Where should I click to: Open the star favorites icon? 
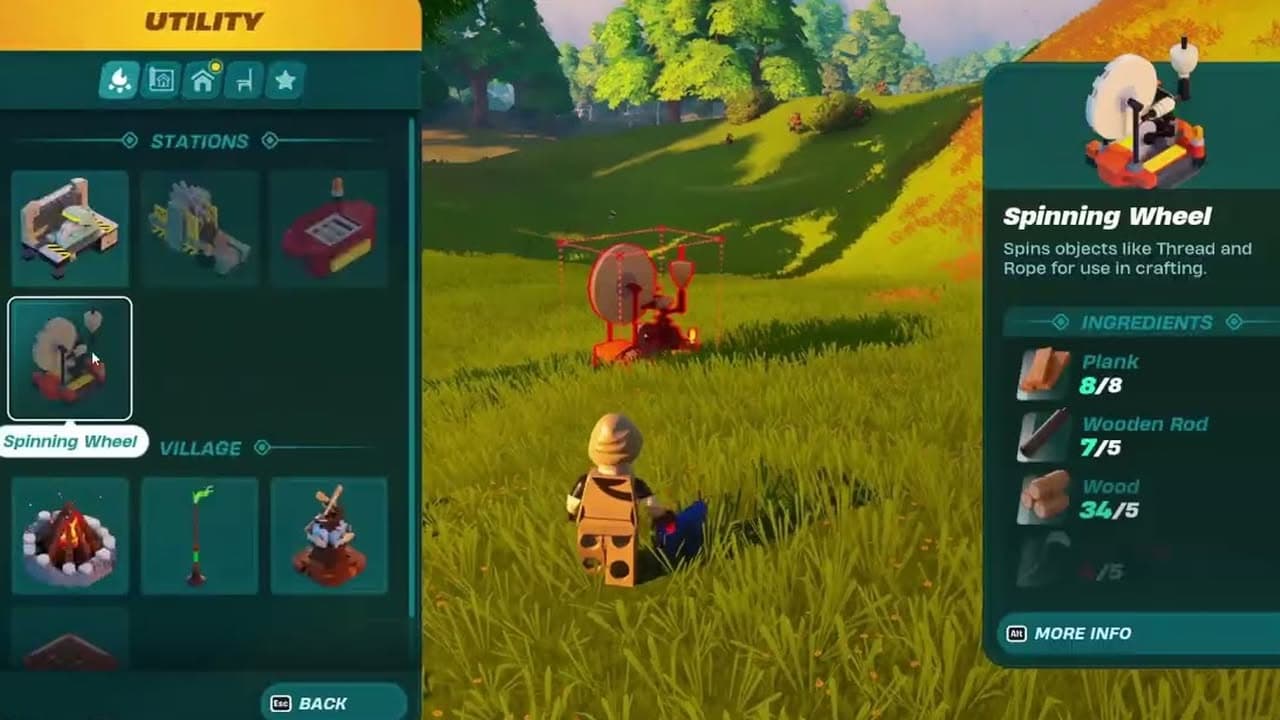286,79
